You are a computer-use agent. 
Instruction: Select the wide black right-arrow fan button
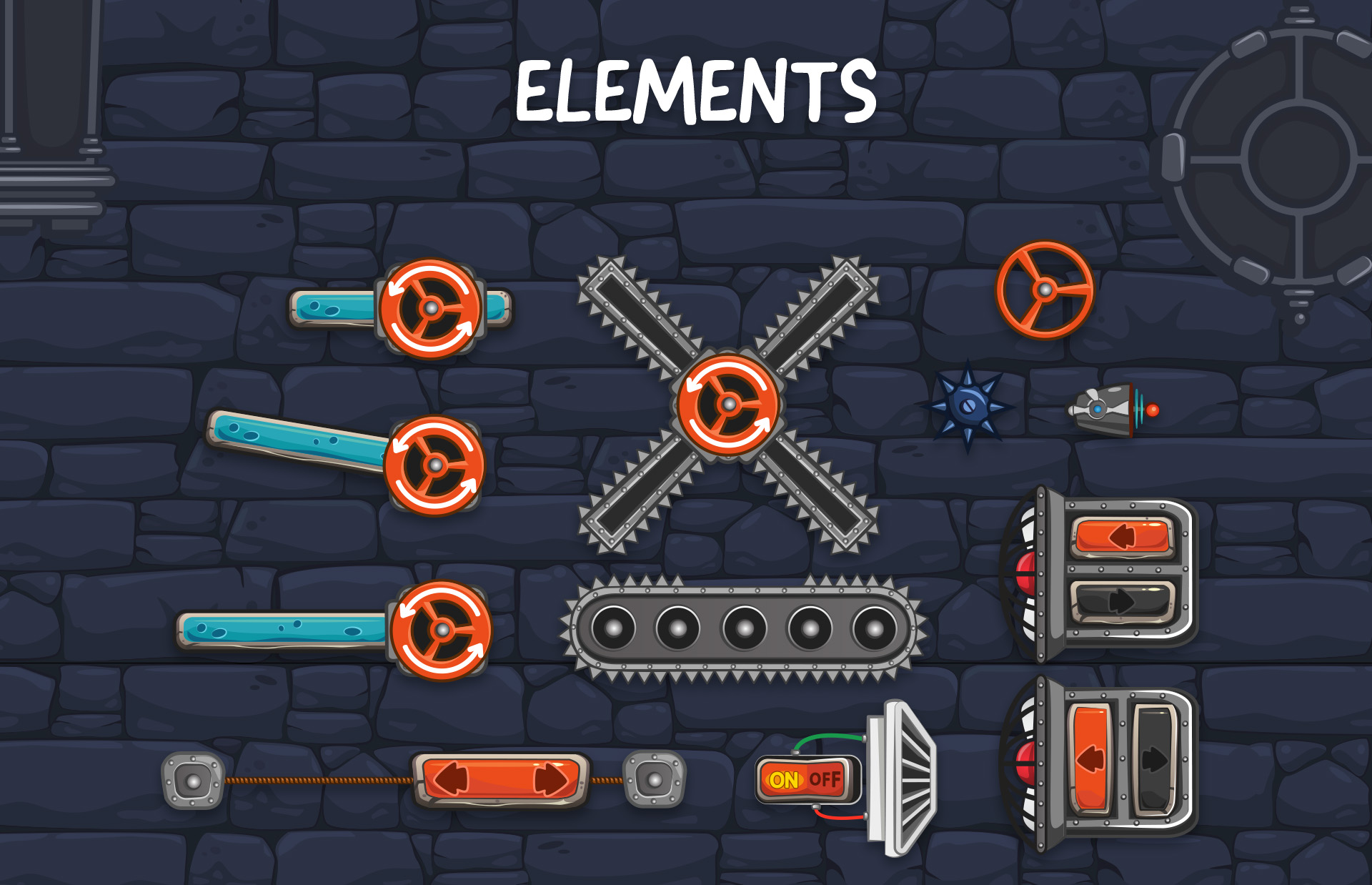(x=1122, y=600)
